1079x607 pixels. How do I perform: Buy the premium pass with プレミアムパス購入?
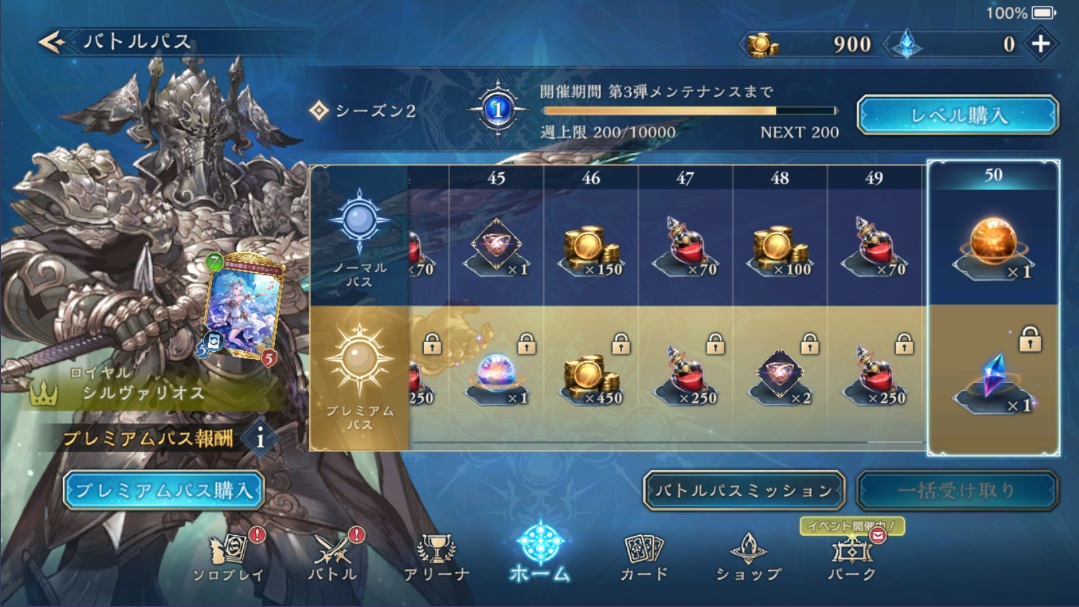164,490
